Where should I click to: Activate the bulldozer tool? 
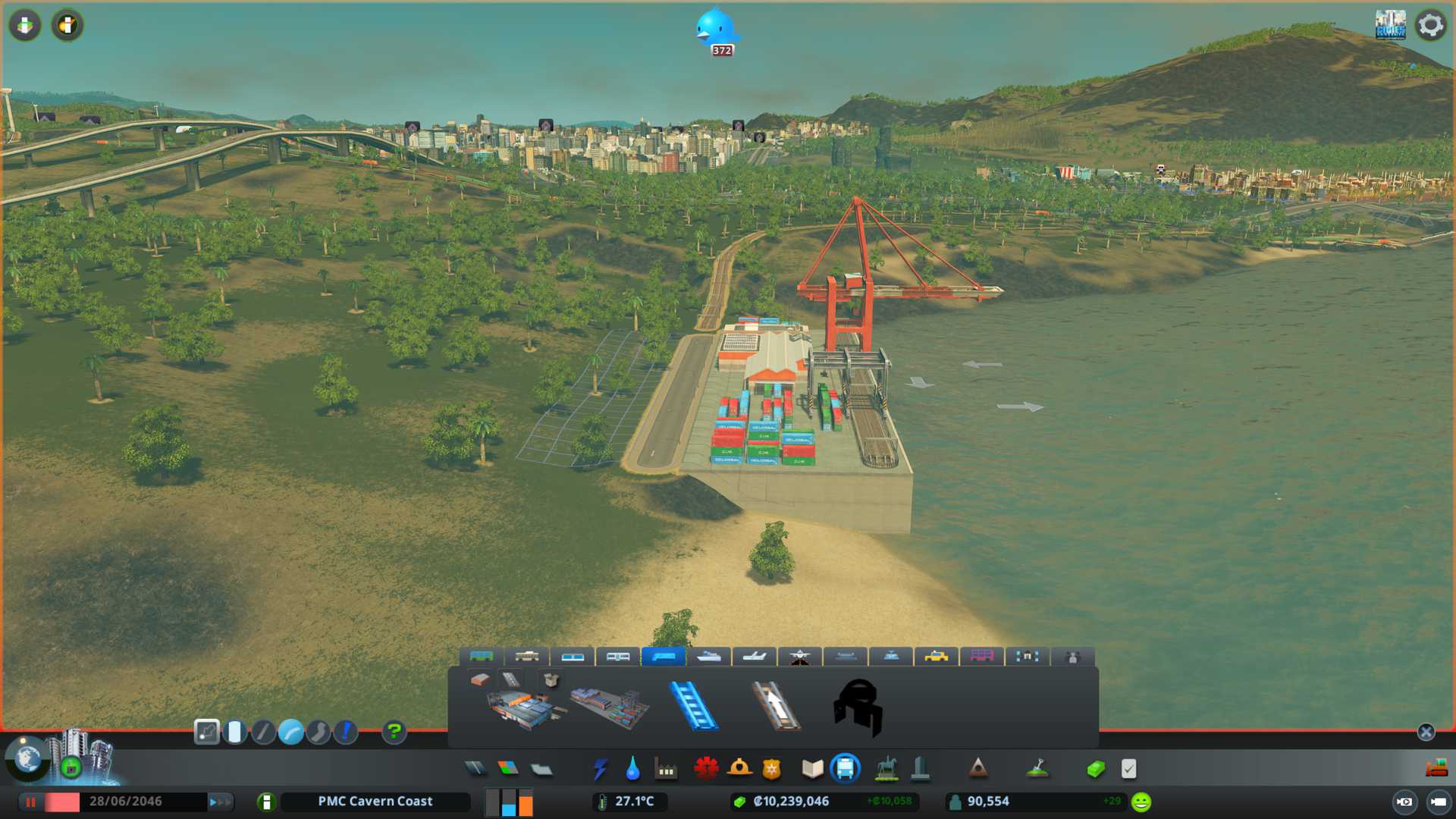point(1436,769)
